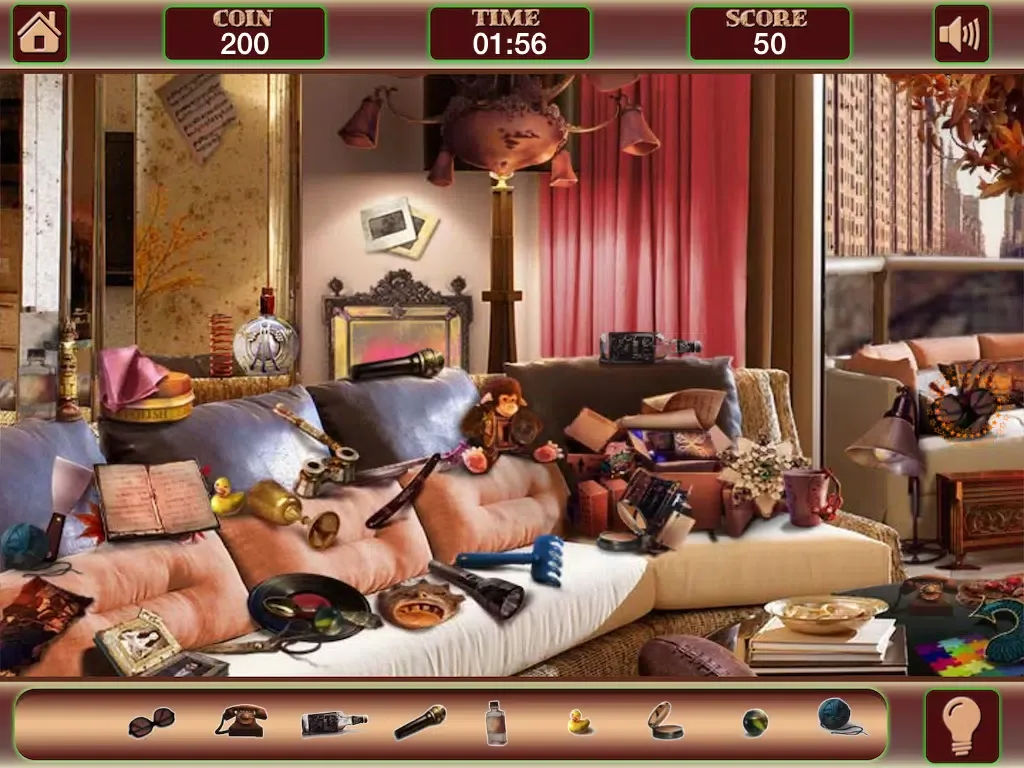
Task: Toggle the sound speaker button
Action: click(x=961, y=33)
